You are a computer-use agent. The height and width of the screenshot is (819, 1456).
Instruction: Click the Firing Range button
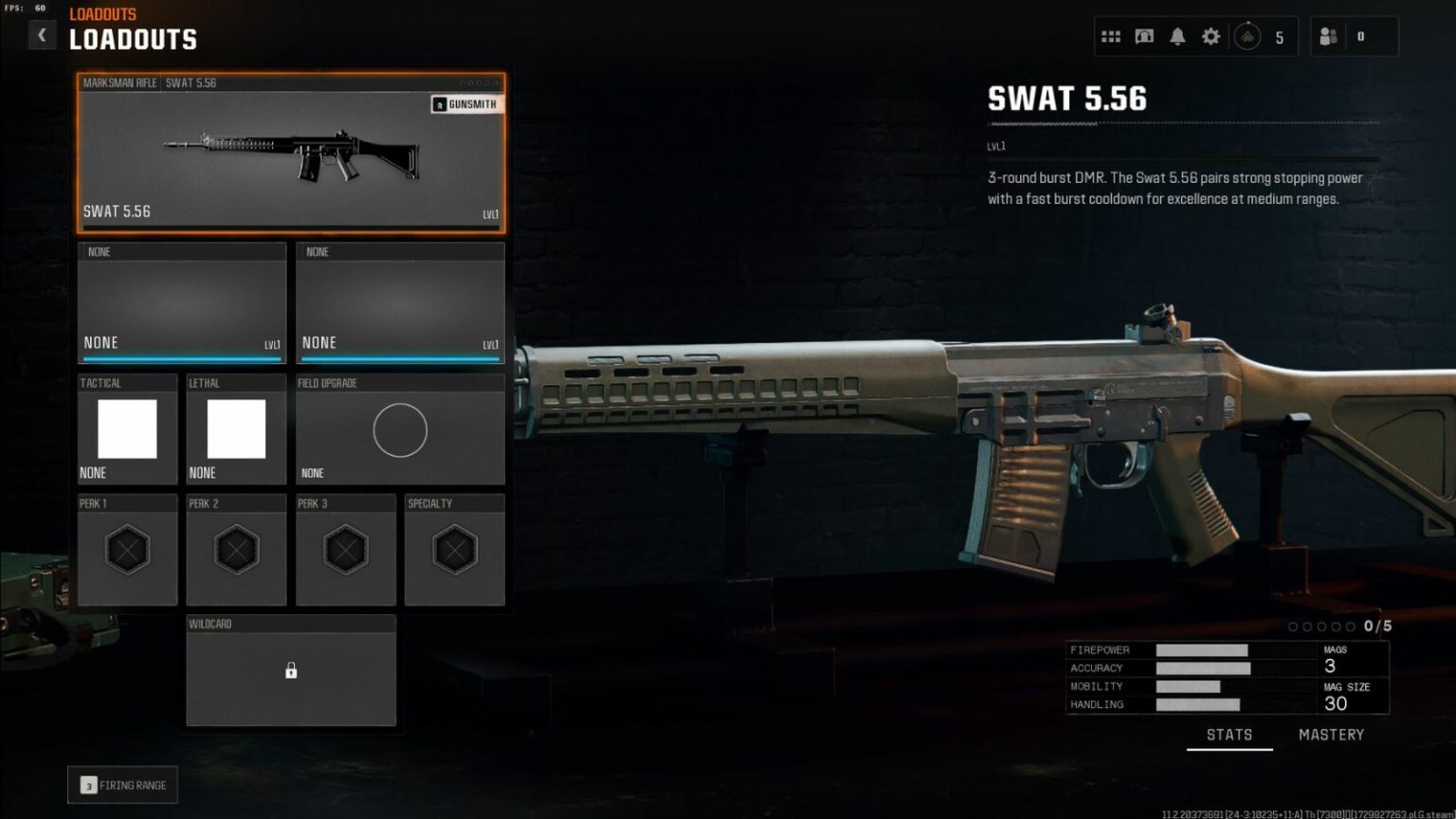pyautogui.click(x=122, y=784)
